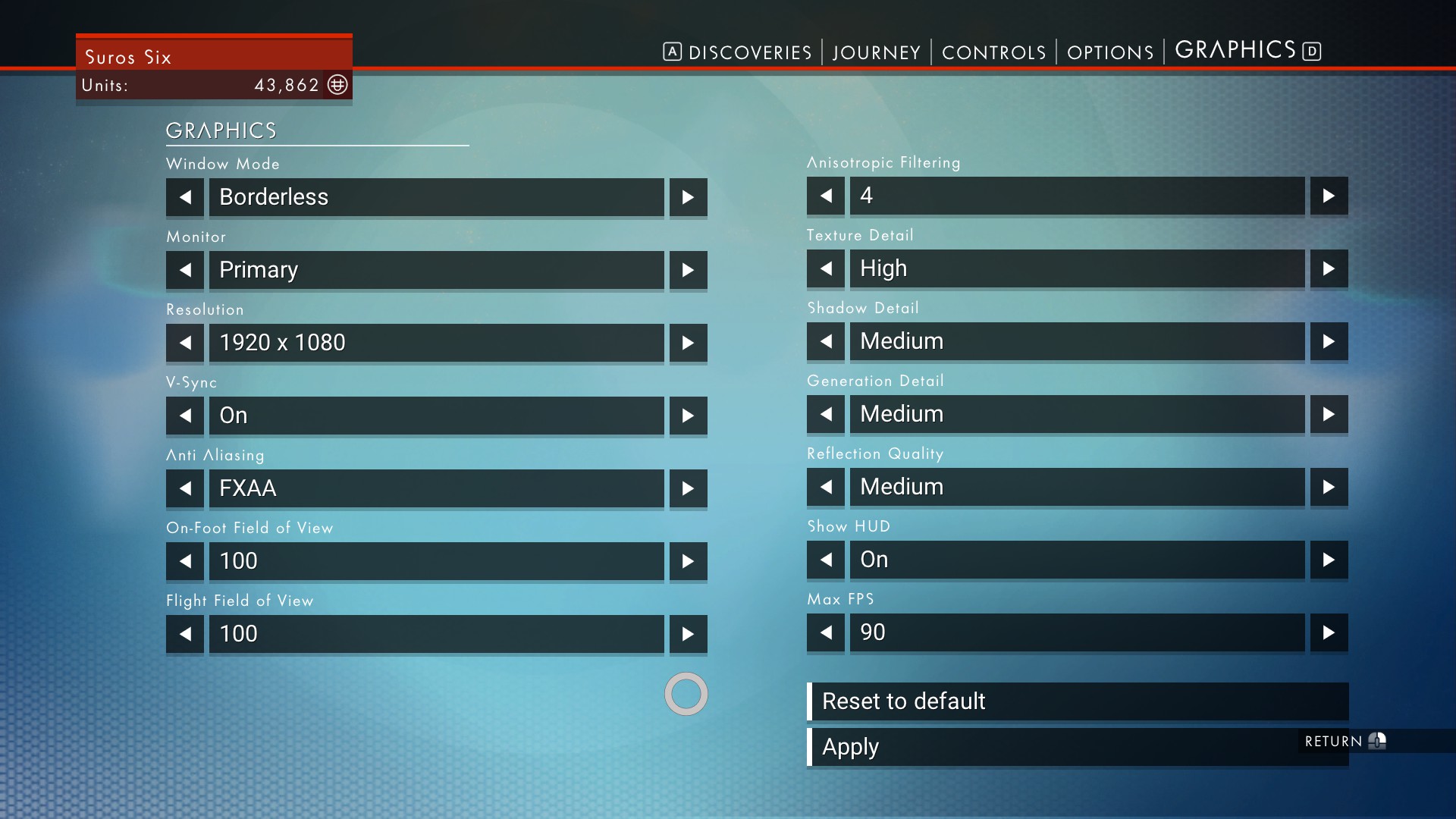
Task: Toggle V-Sync with its right arrow
Action: [x=688, y=416]
